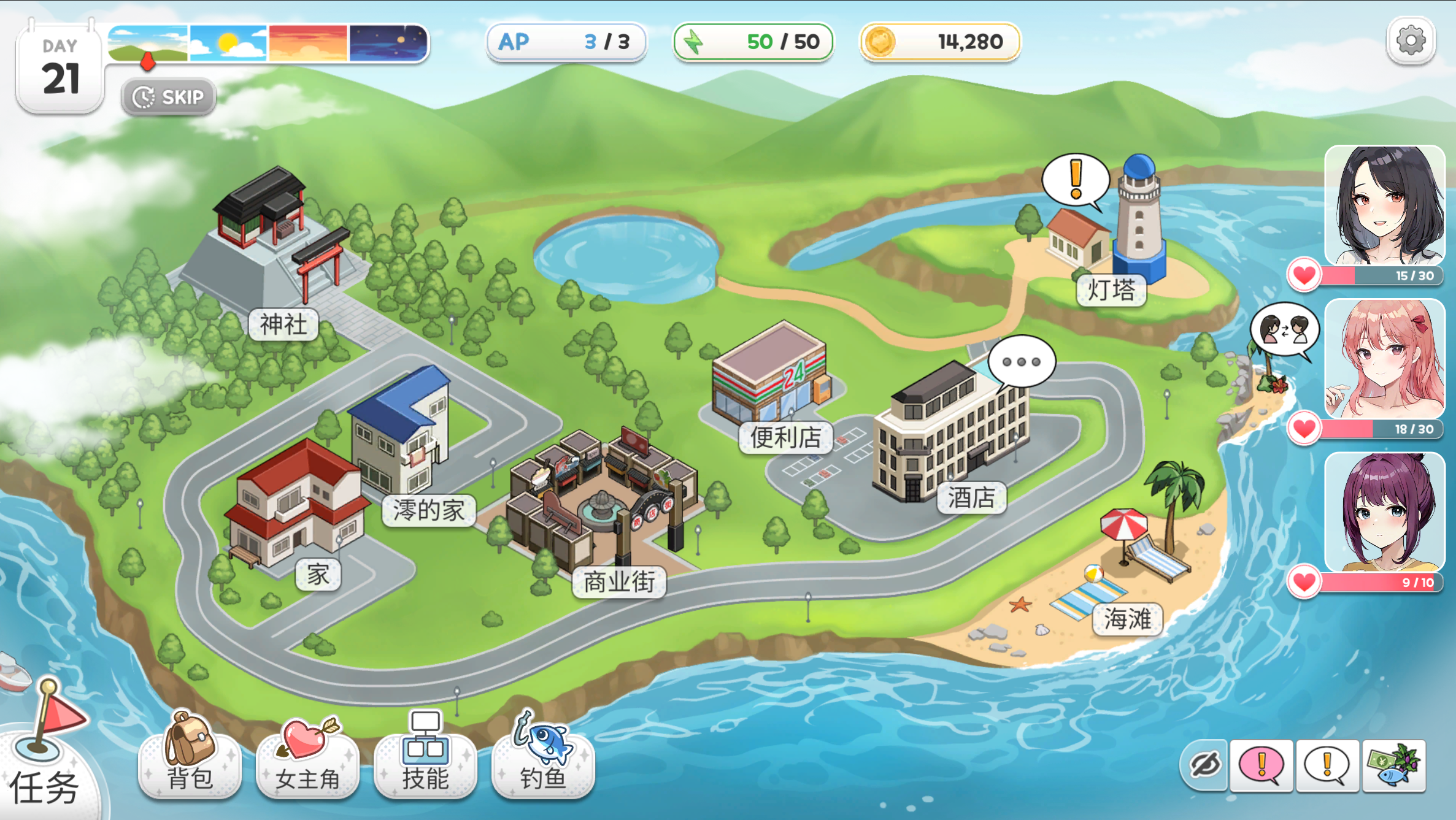Travel to the 海滩 beach
1456x820 pixels.
click(x=1127, y=619)
